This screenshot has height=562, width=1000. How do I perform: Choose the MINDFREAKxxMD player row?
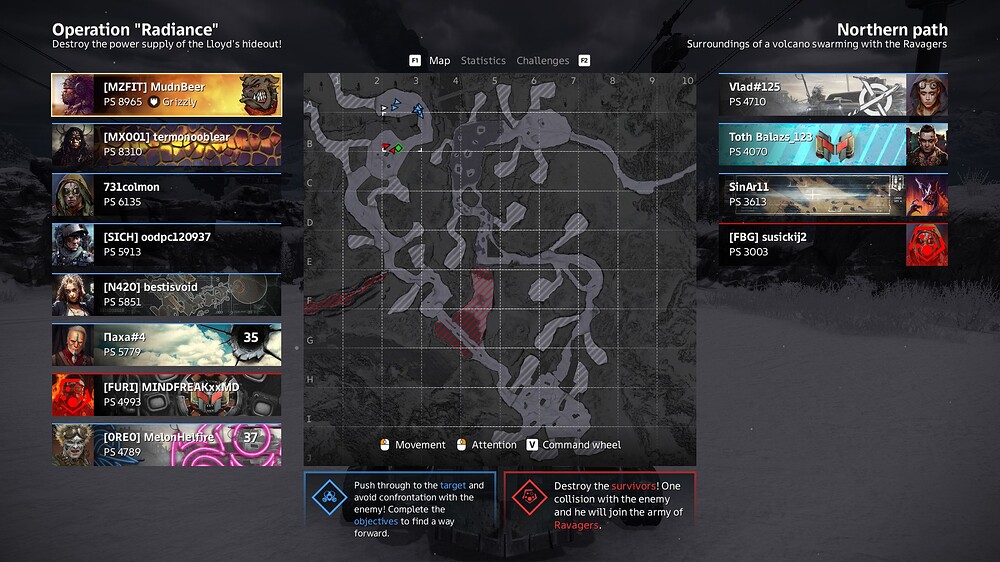[x=166, y=395]
